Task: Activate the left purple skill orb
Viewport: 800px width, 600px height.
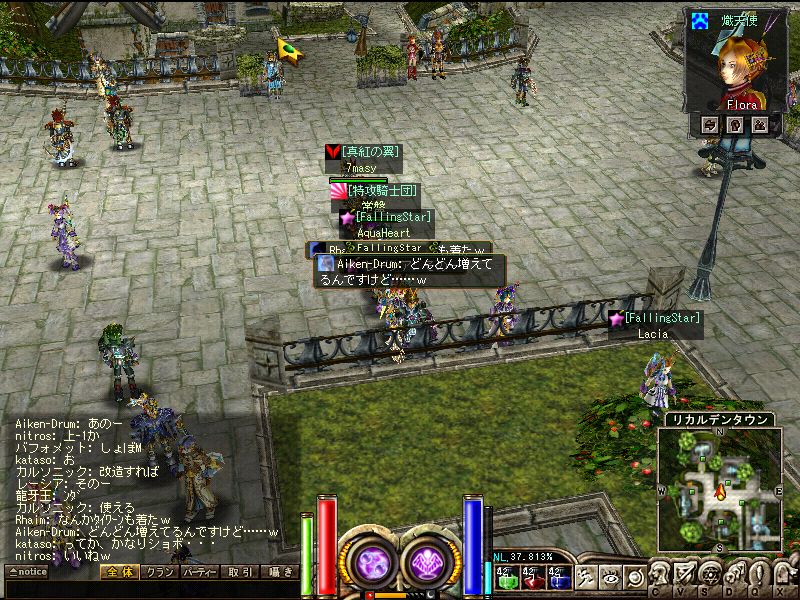Action: [372, 560]
